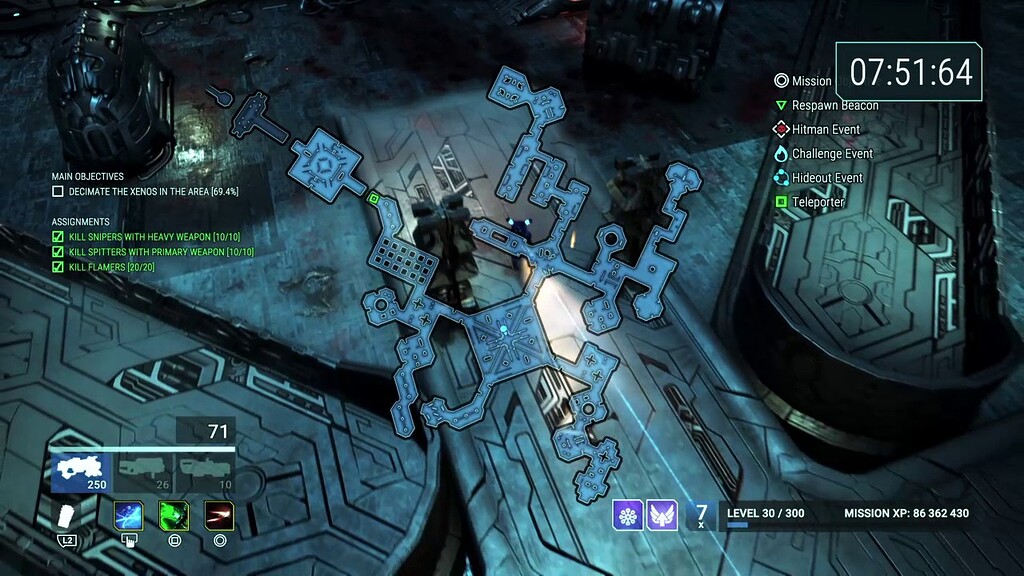This screenshot has width=1024, height=576.
Task: Use the red slash skill icon
Action: pyautogui.click(x=219, y=515)
